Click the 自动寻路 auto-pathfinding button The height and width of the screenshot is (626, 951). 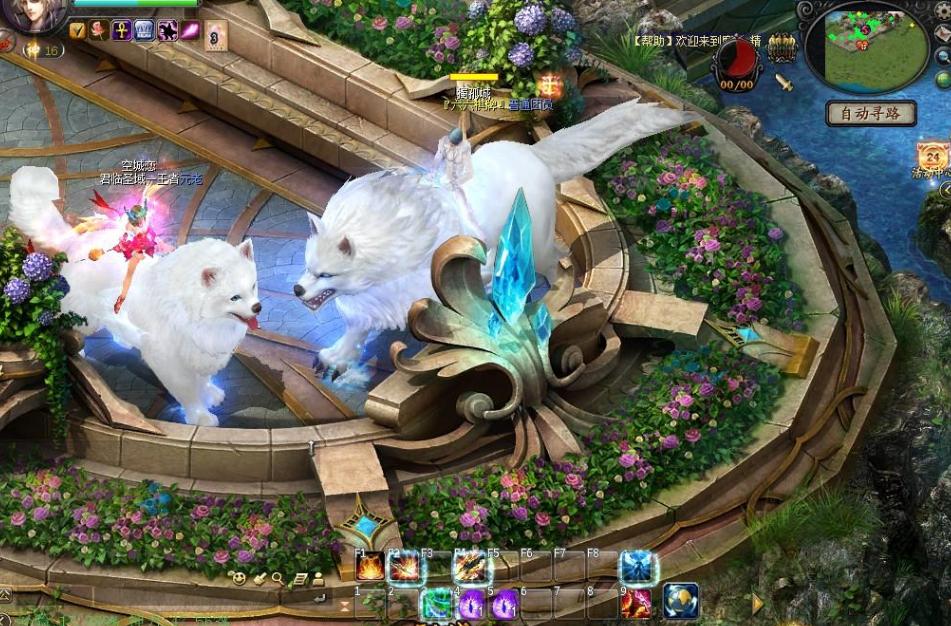[870, 113]
